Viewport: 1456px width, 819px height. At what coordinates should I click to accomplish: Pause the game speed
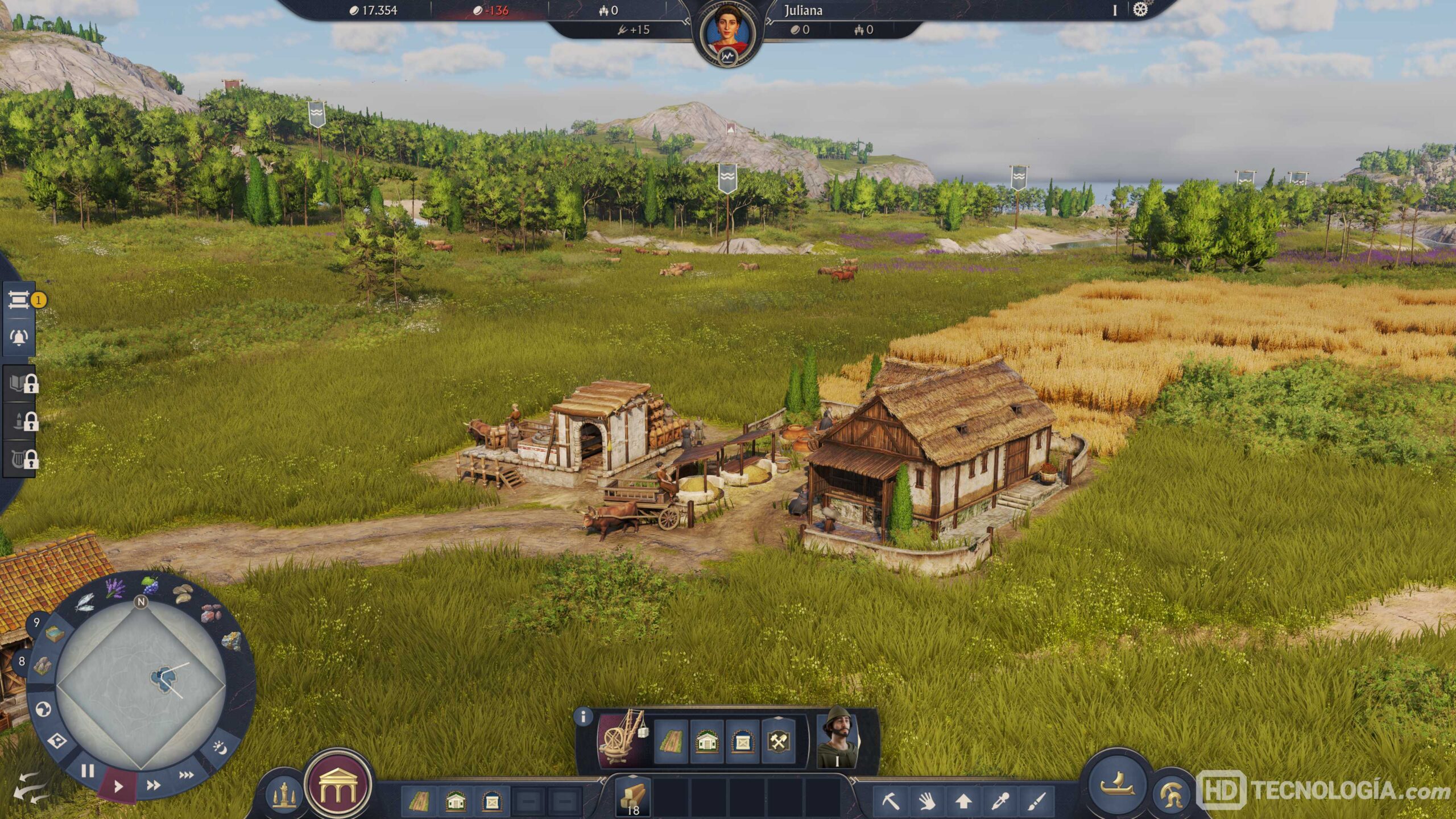click(x=87, y=771)
